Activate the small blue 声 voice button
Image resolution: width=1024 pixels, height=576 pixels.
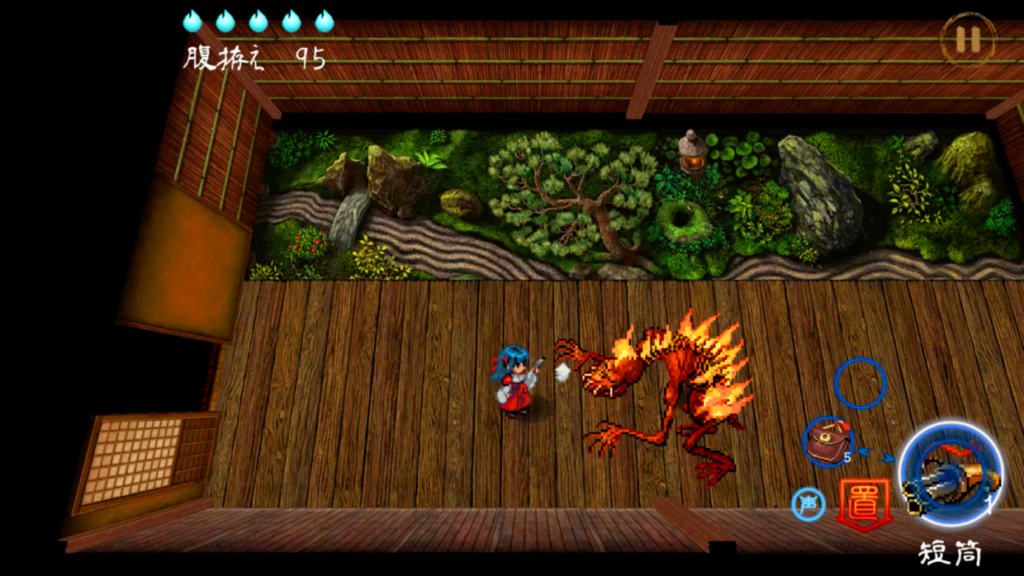[x=808, y=504]
